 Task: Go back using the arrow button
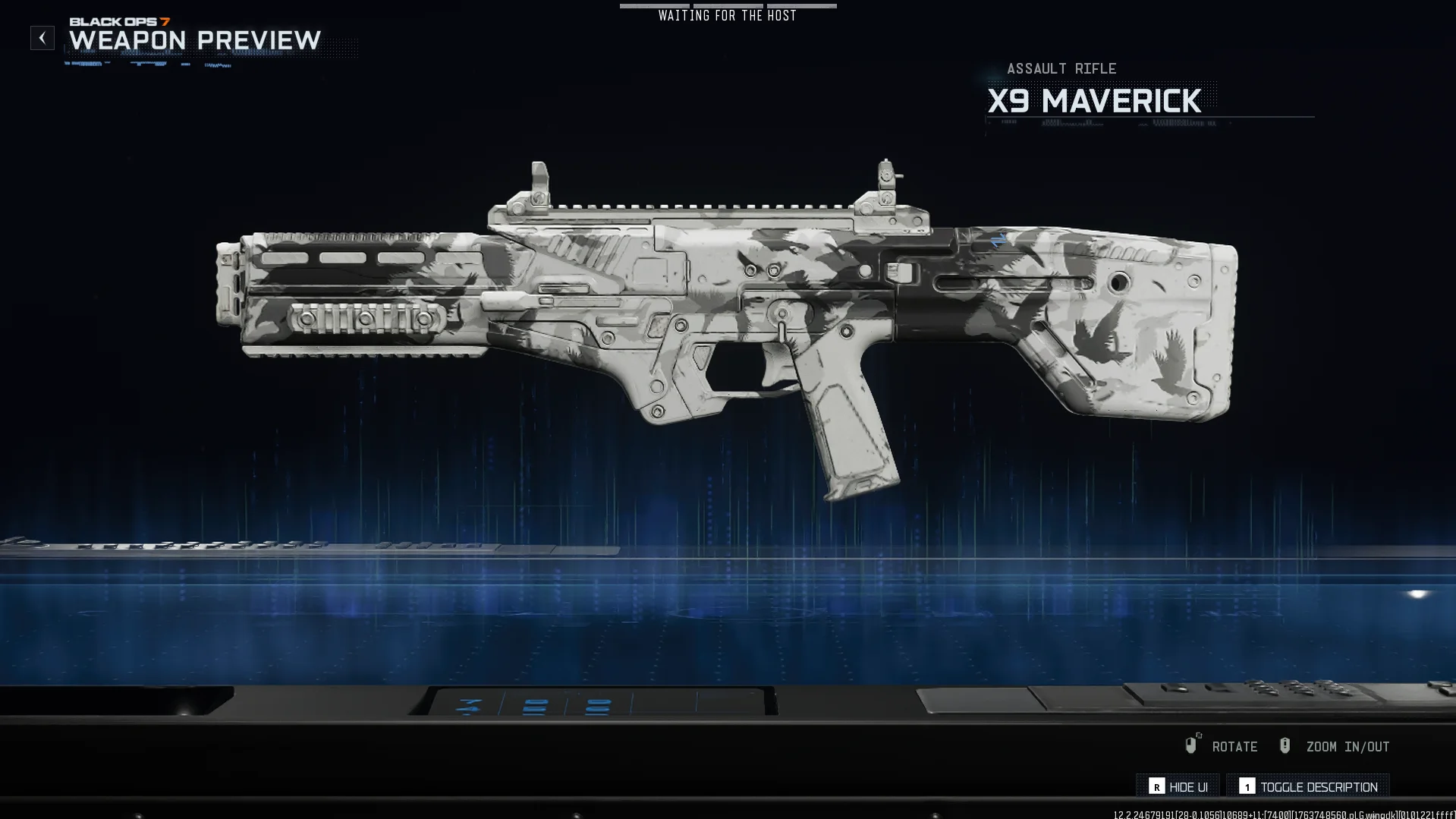(x=42, y=38)
